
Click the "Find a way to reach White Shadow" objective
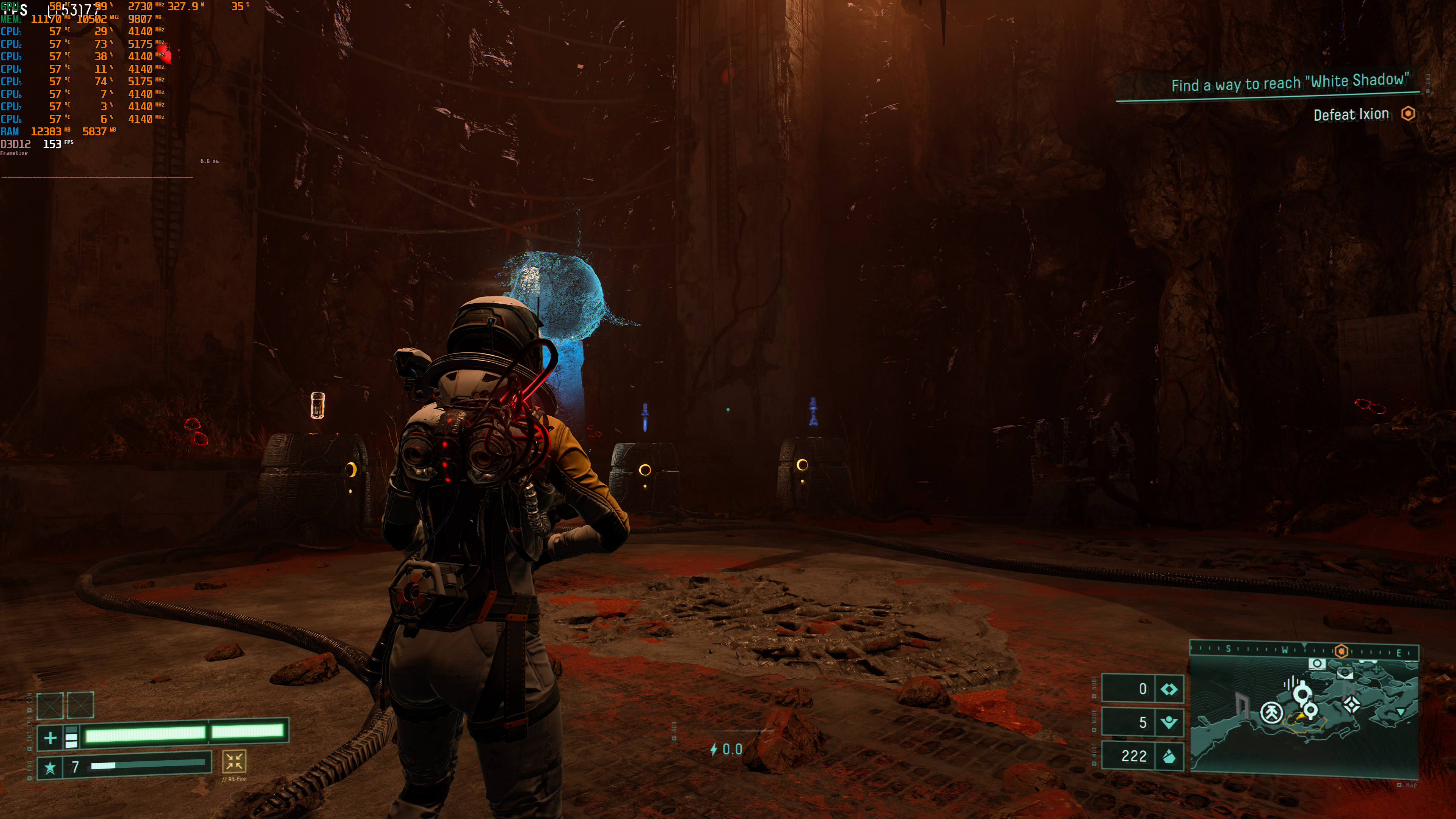1289,83
